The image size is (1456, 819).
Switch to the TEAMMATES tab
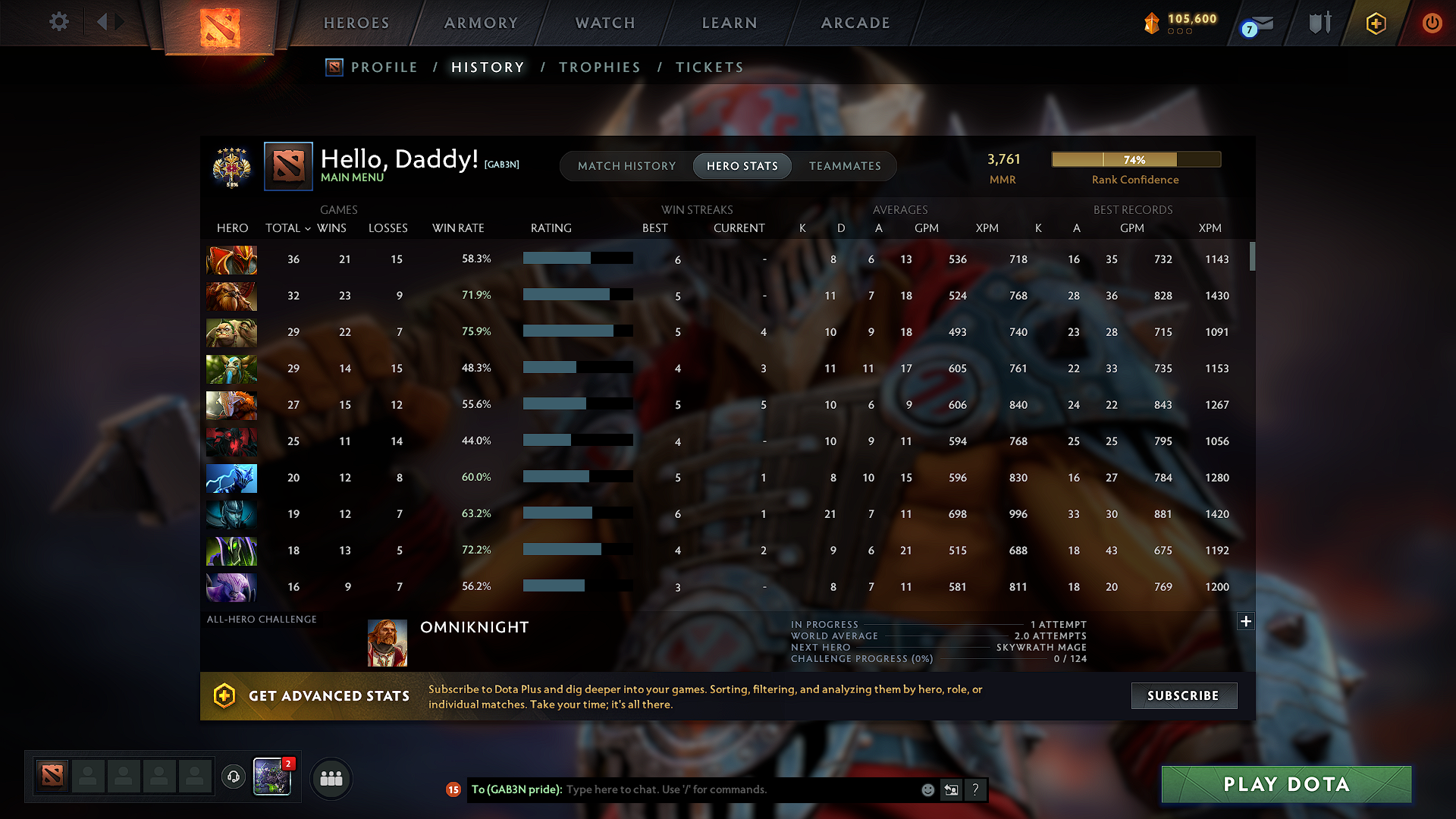pos(845,165)
